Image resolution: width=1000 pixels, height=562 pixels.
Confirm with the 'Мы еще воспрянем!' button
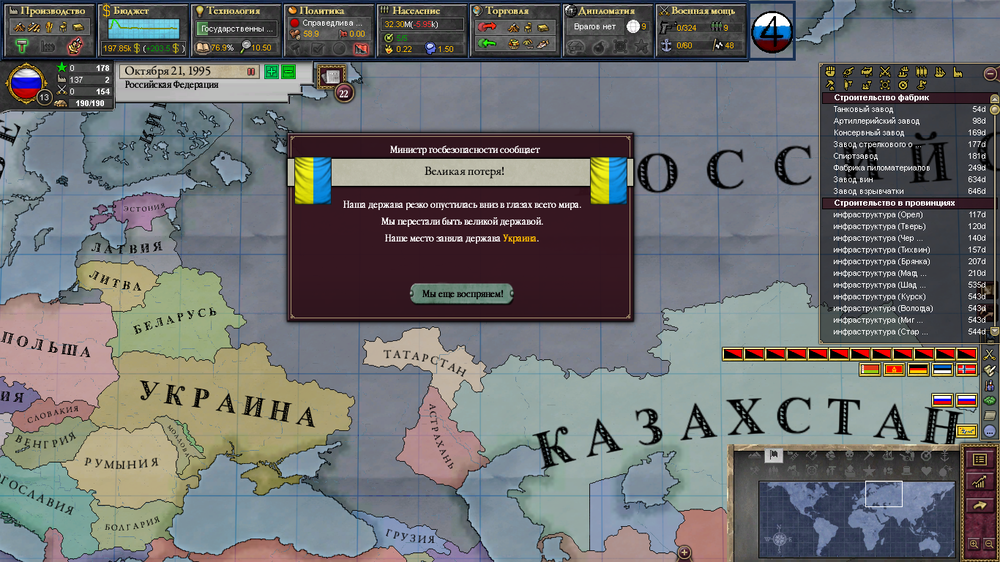point(462,293)
